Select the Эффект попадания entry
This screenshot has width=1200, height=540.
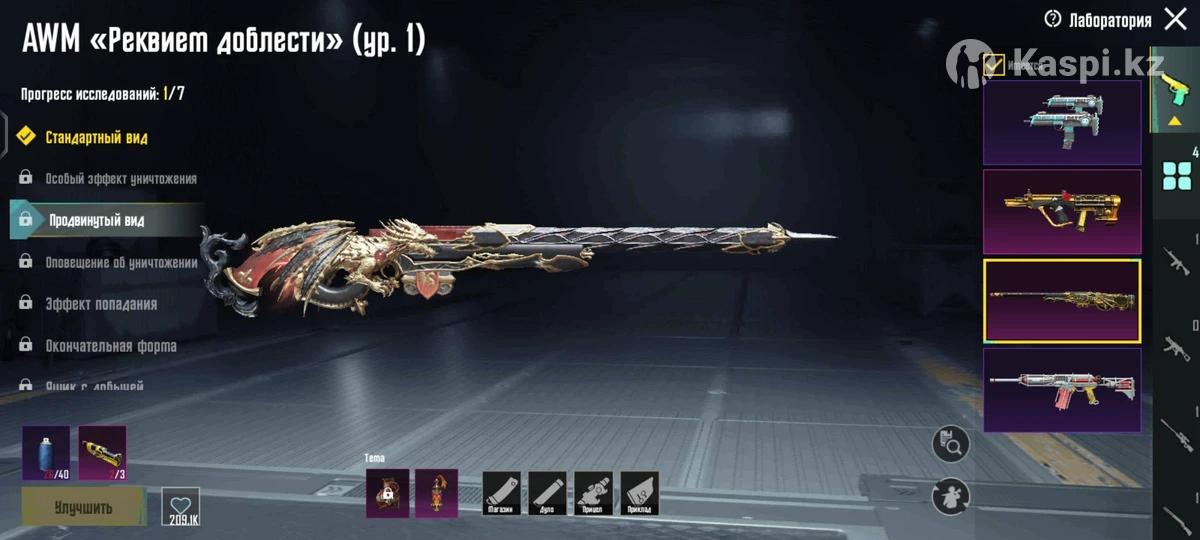(100, 304)
